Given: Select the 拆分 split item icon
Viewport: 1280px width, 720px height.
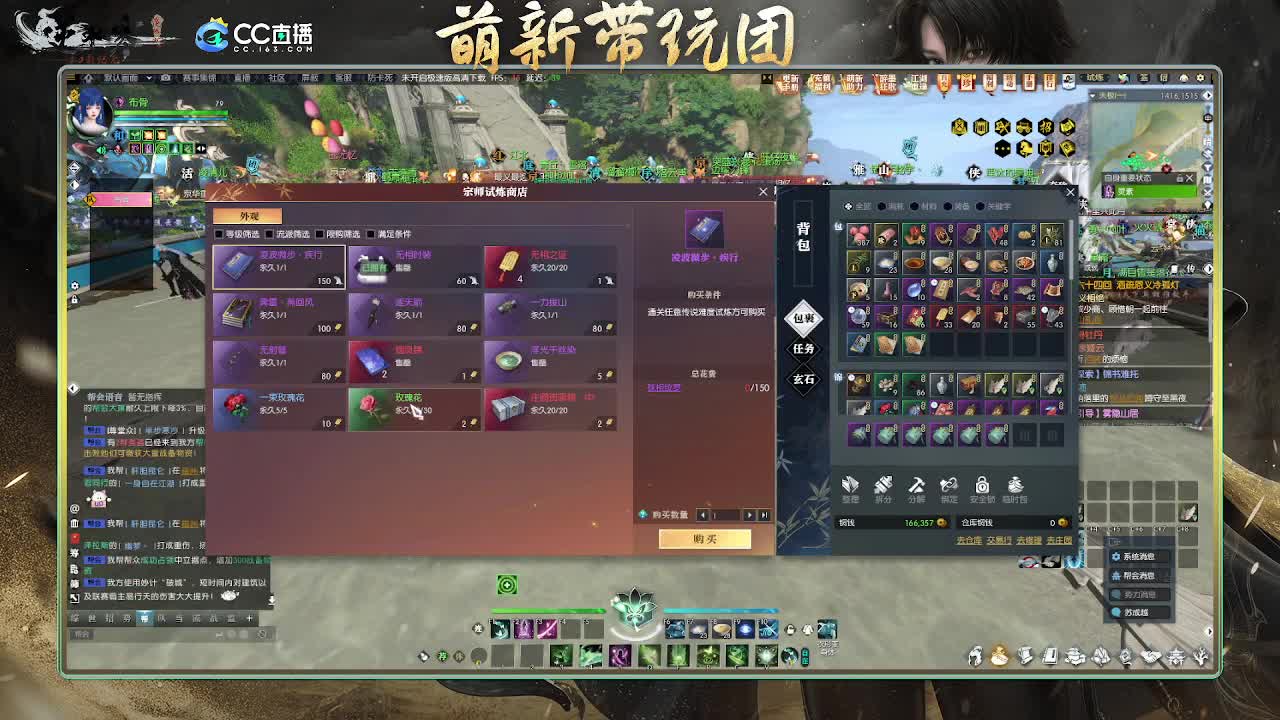Looking at the screenshot, I should pyautogui.click(x=883, y=486).
